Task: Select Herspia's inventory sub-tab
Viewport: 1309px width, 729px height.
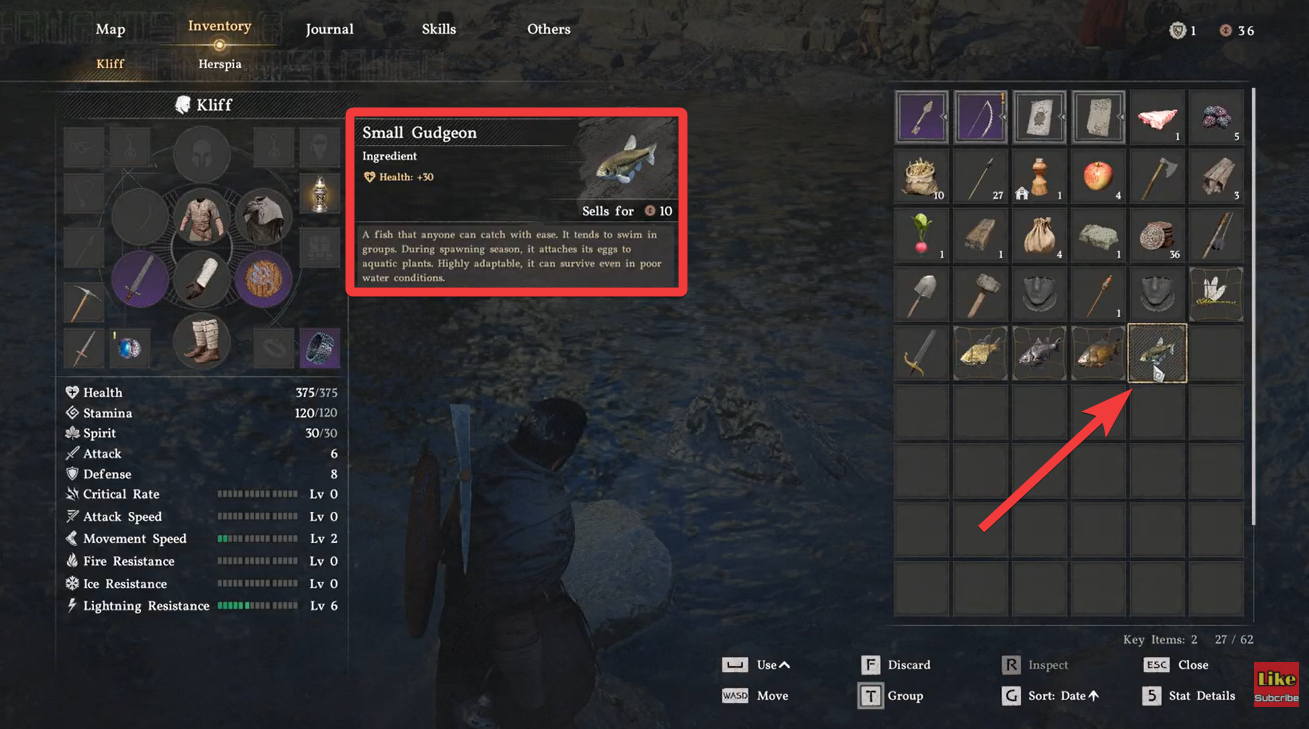Action: point(219,64)
